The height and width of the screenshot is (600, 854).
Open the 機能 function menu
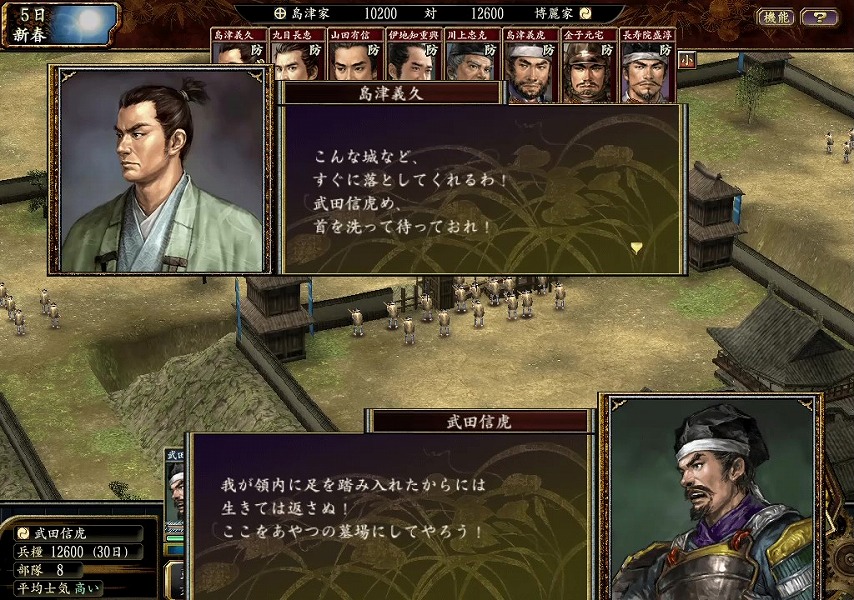776,17
